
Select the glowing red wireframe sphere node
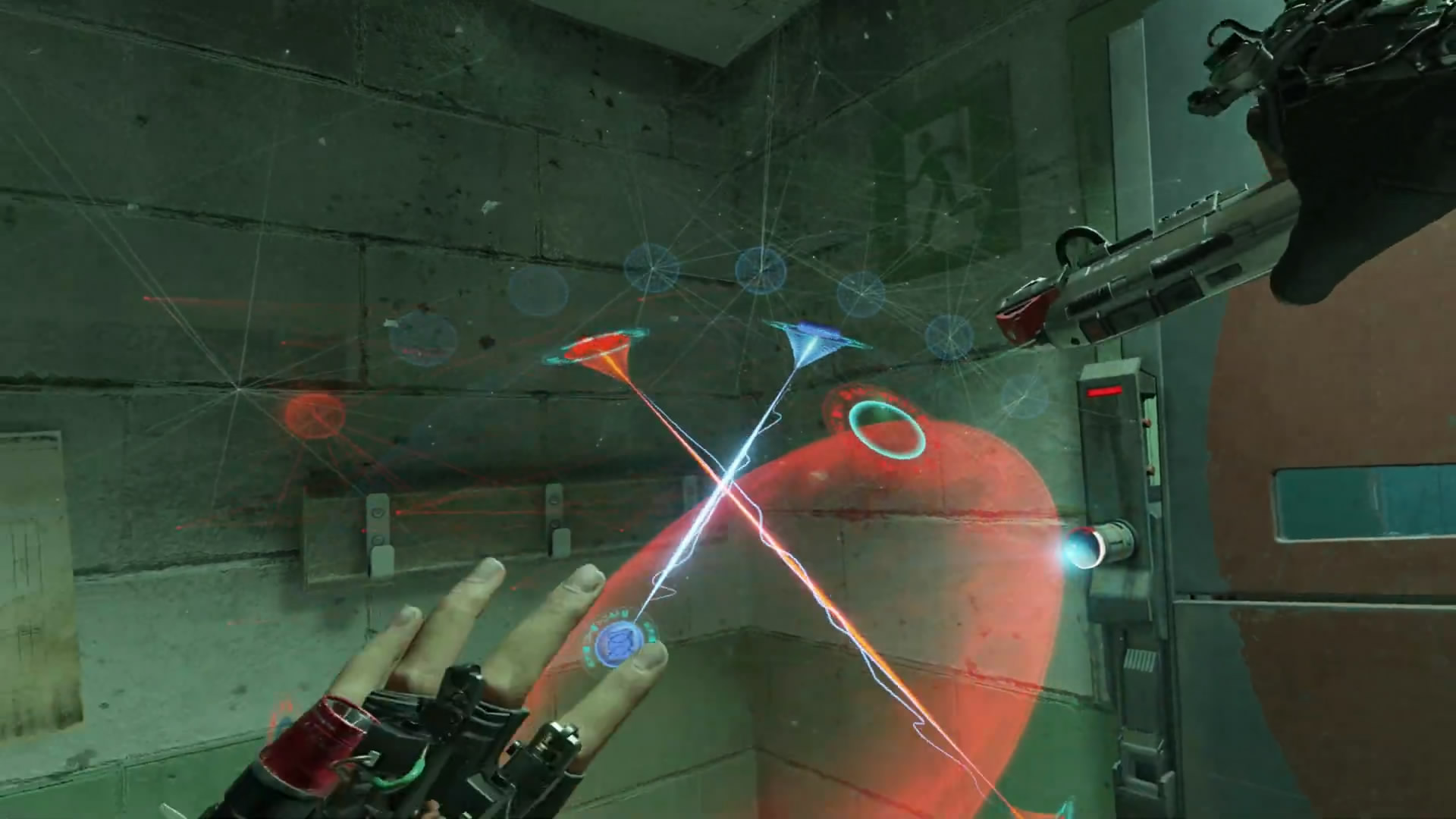[315, 415]
